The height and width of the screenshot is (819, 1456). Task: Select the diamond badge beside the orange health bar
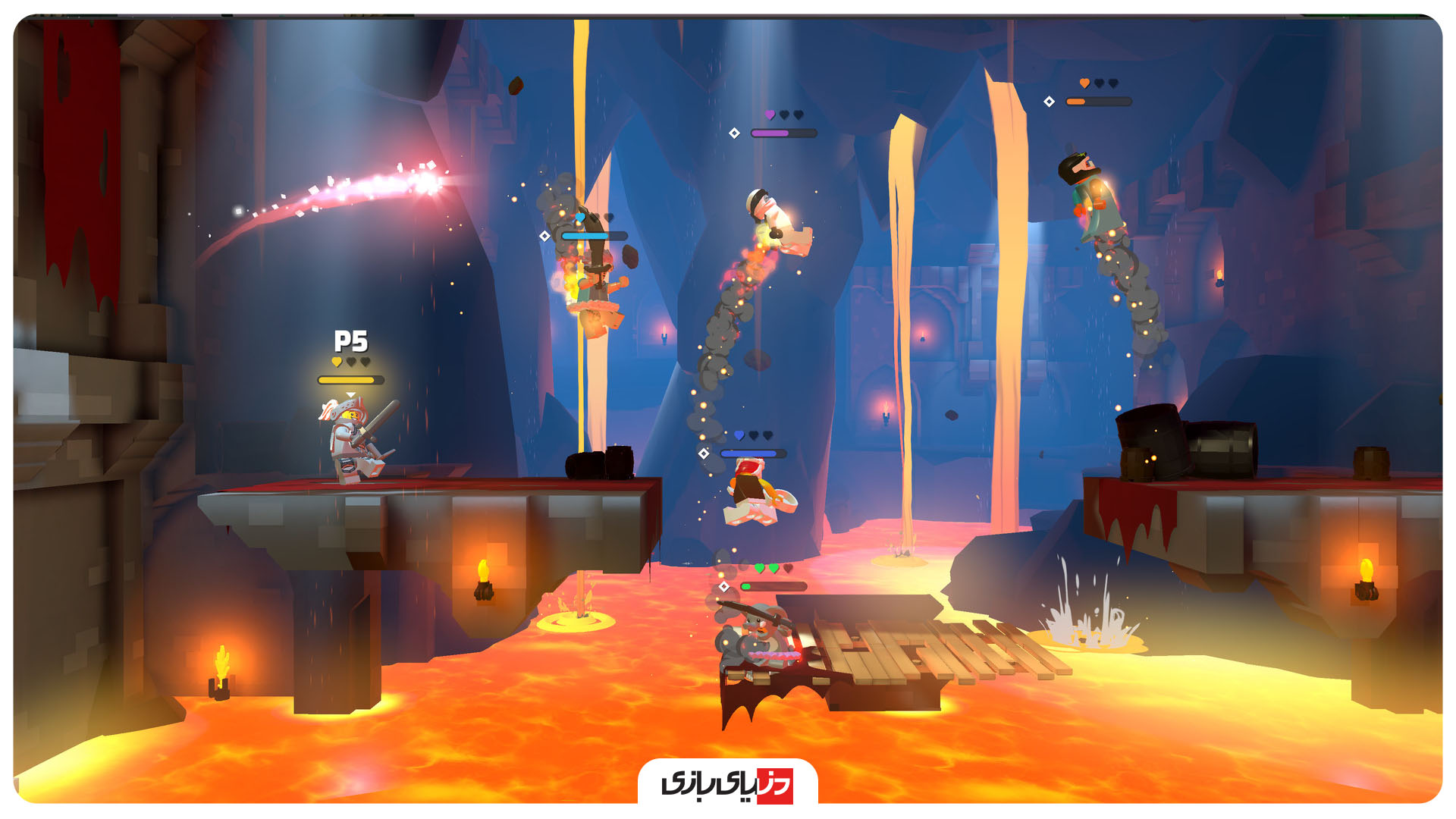coord(1050,101)
